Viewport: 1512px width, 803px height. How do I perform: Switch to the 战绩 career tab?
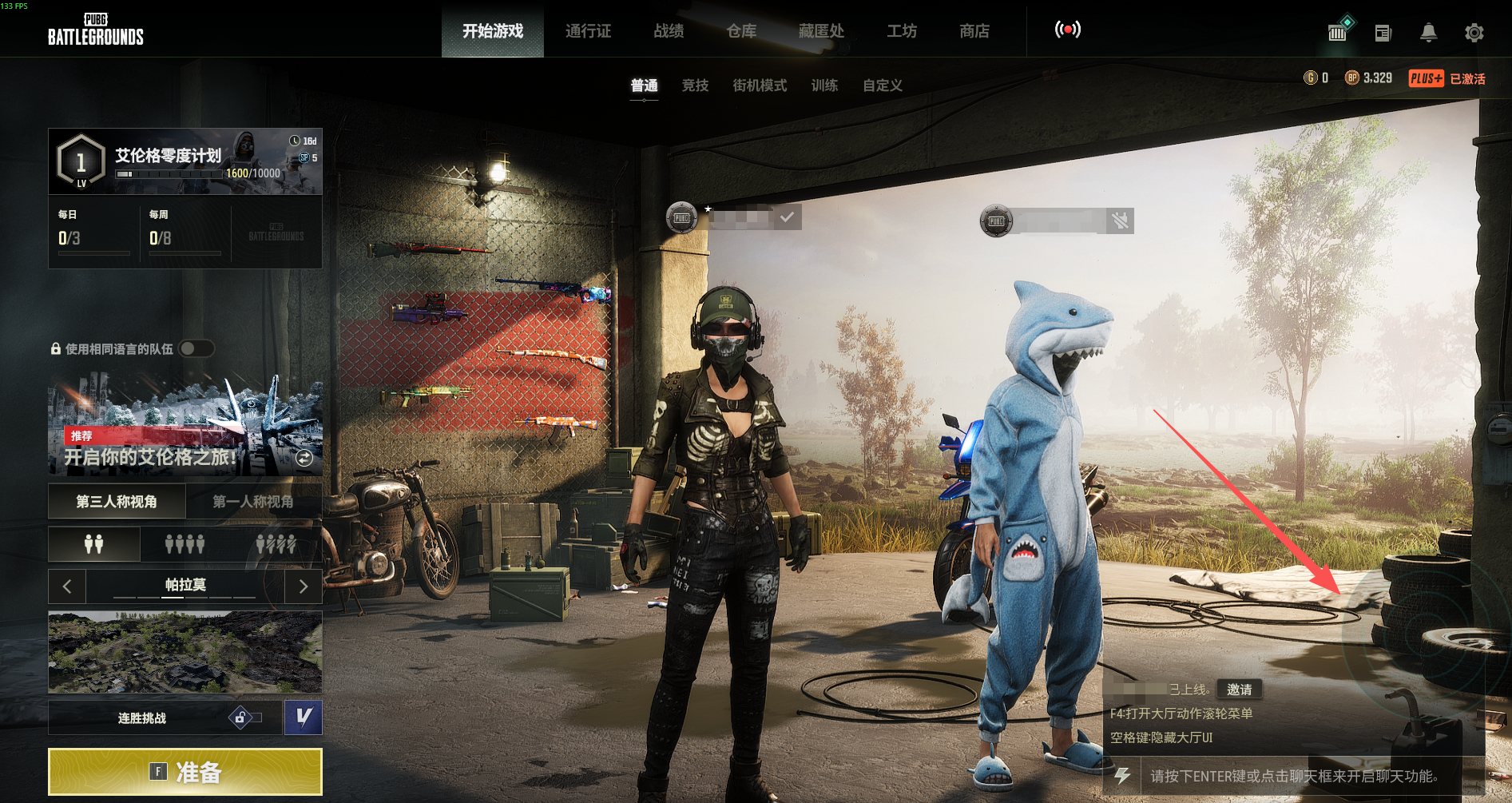(x=669, y=31)
